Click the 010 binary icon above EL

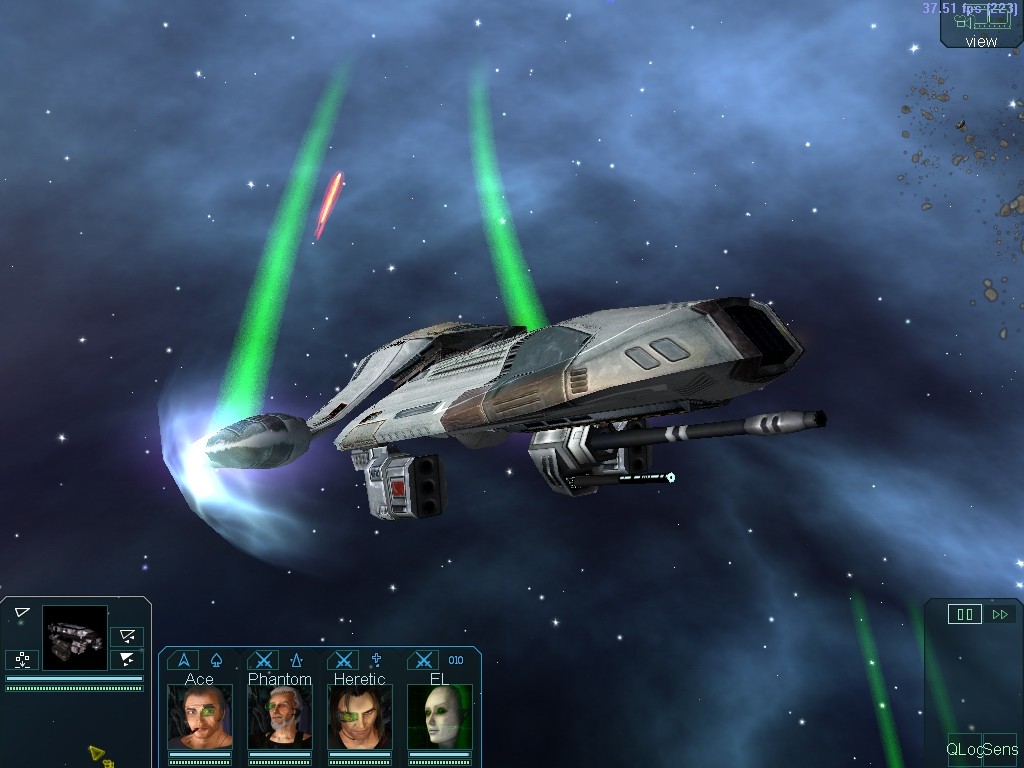tap(456, 660)
